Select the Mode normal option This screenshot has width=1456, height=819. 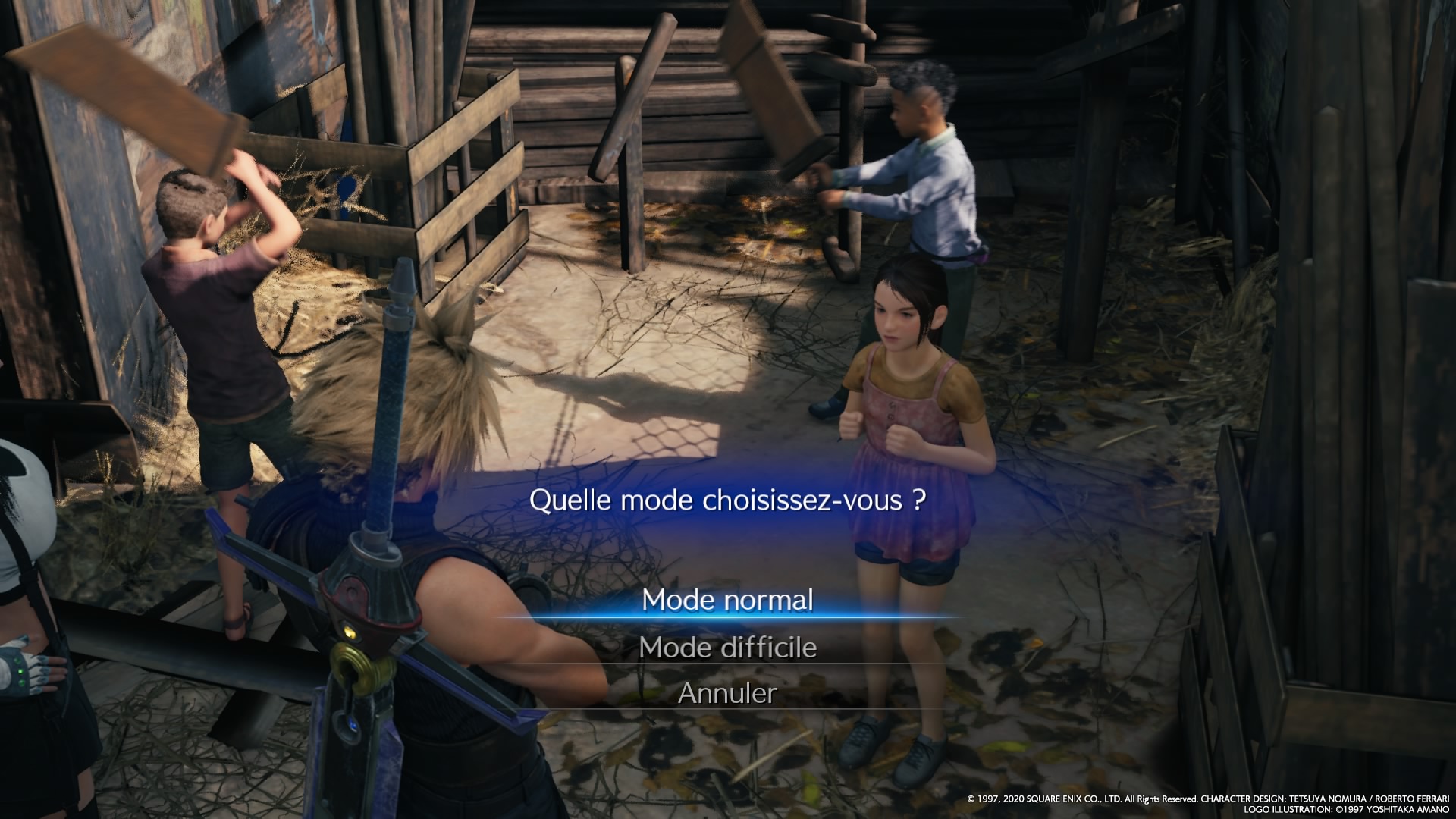pos(727,600)
